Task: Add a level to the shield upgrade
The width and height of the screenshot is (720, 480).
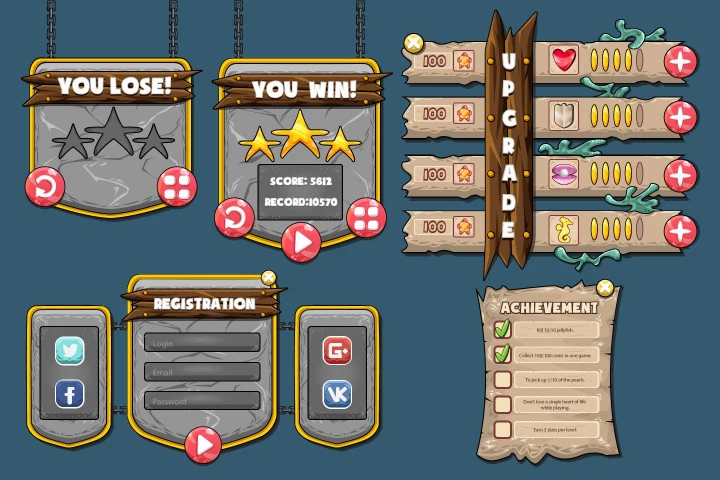Action: click(x=681, y=117)
